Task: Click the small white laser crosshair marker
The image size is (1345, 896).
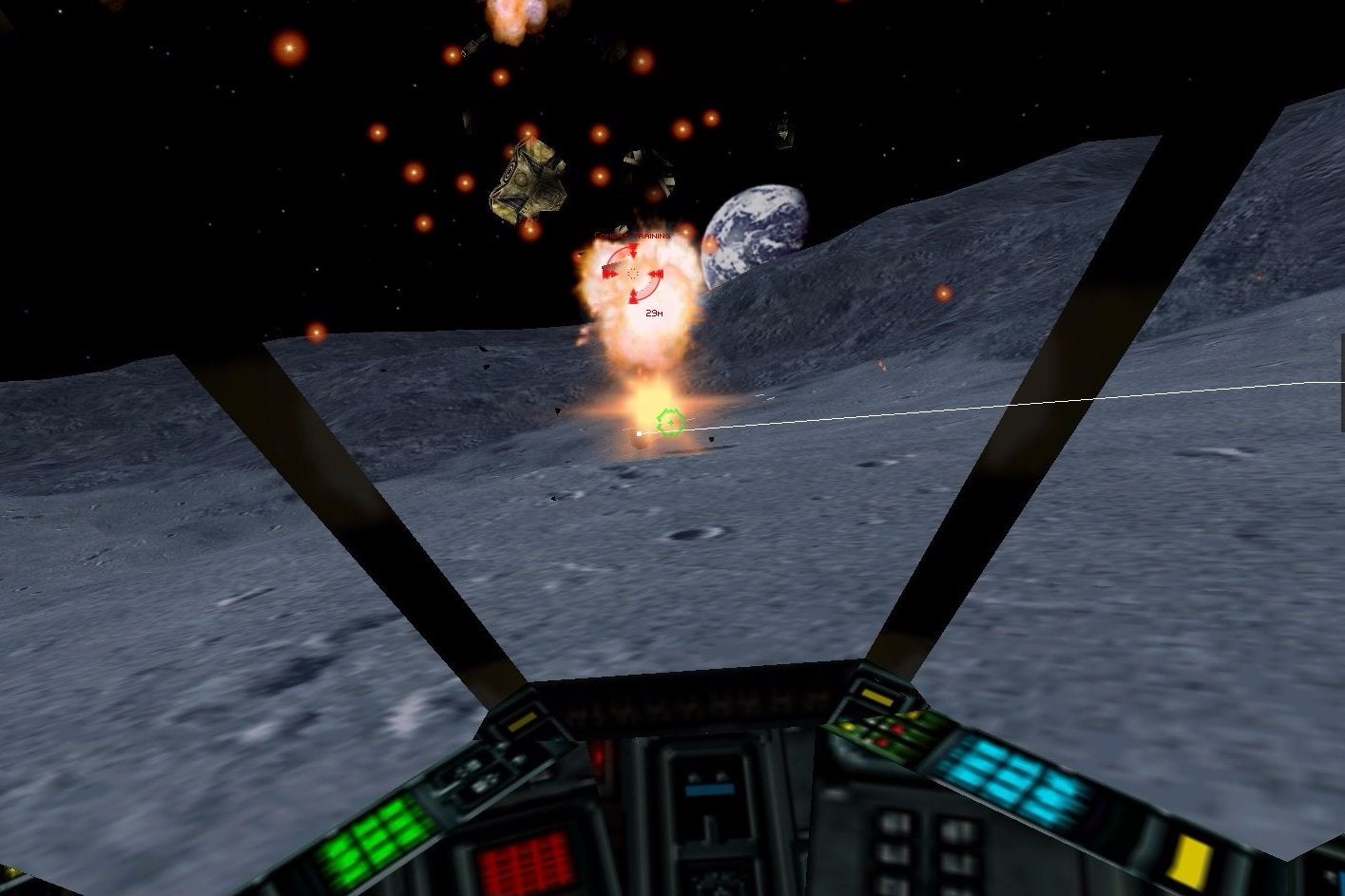Action: [639, 433]
